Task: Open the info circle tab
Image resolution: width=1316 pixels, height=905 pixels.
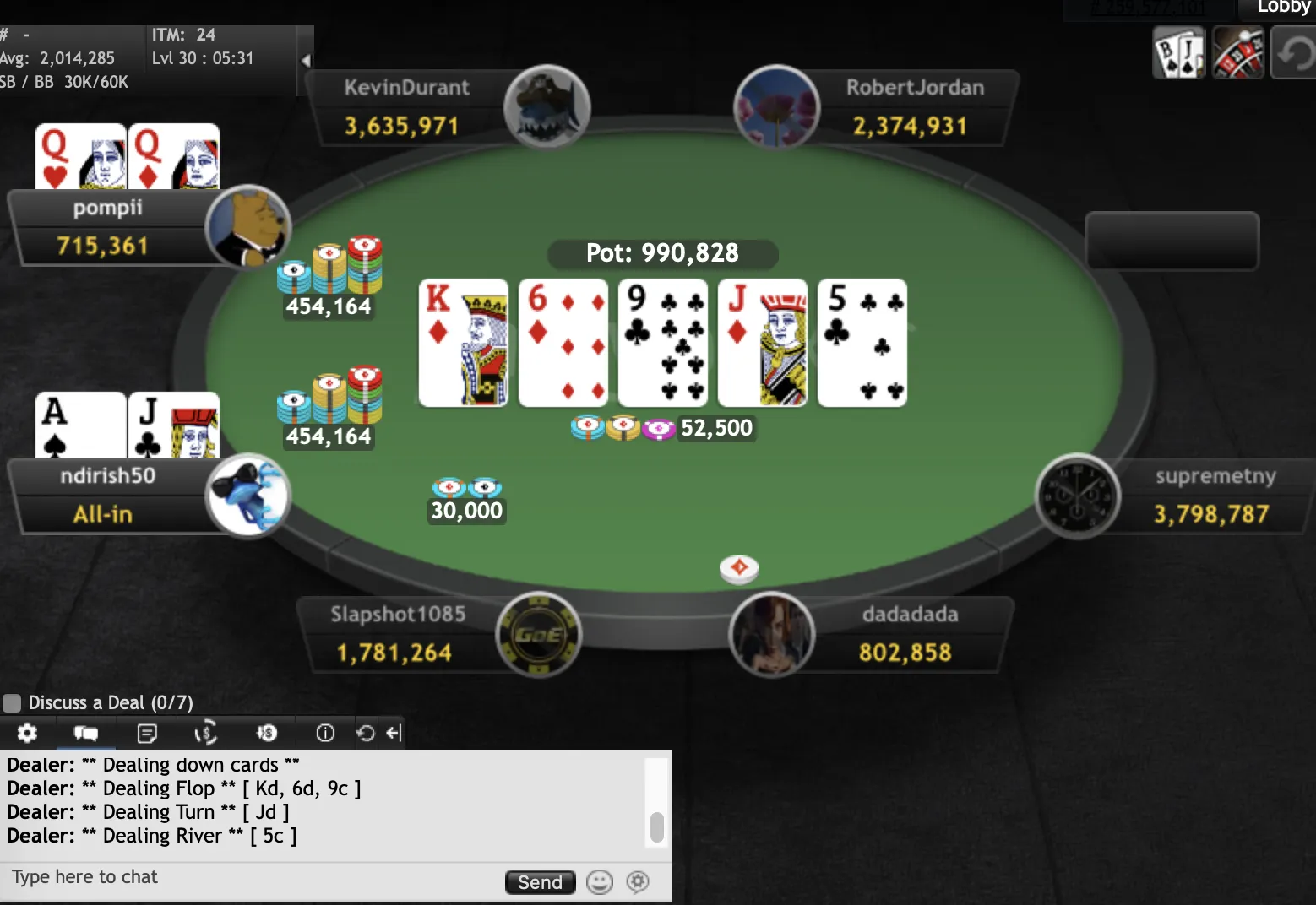Action: click(325, 733)
